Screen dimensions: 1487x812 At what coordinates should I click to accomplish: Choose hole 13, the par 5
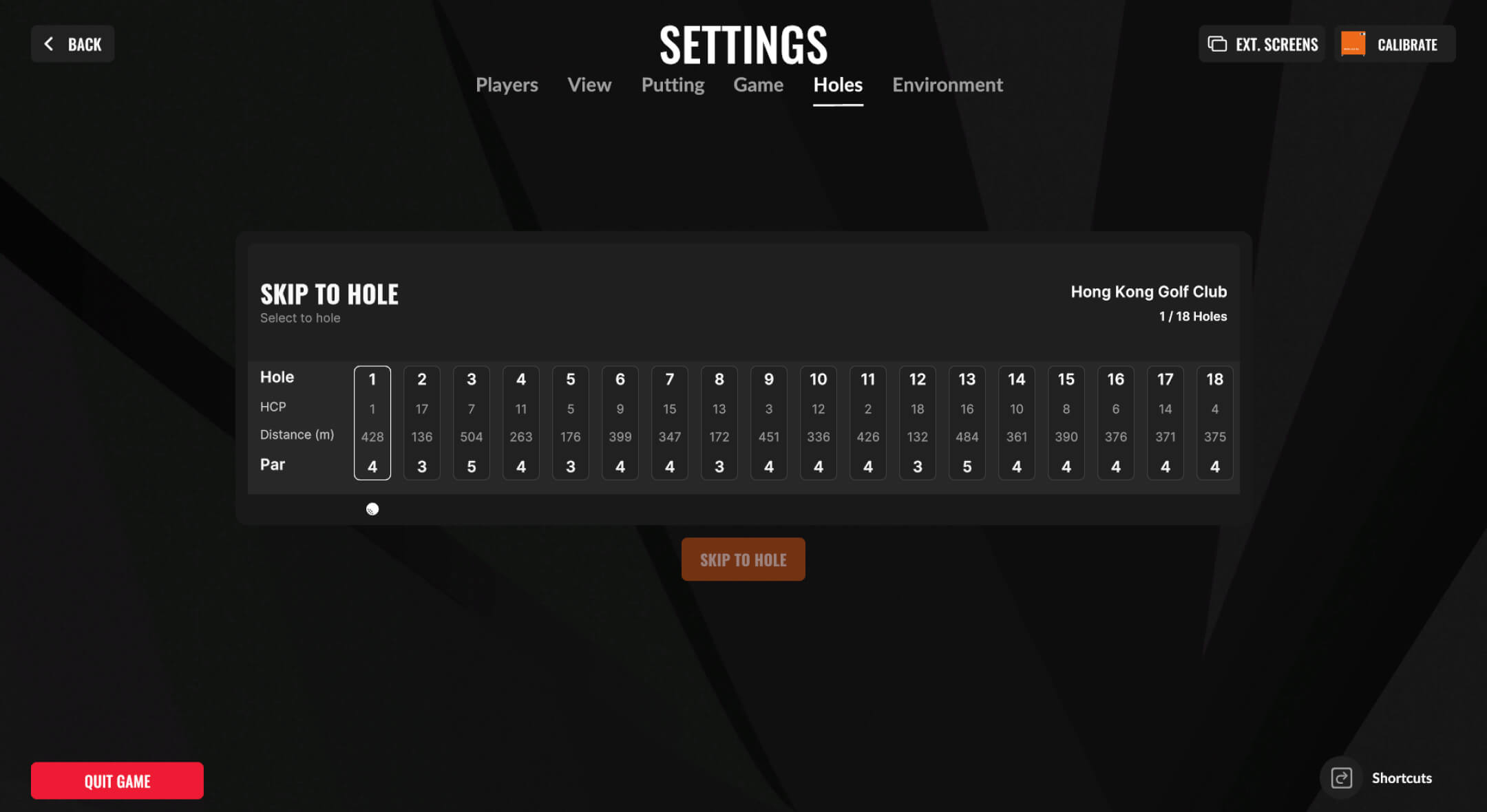click(967, 423)
